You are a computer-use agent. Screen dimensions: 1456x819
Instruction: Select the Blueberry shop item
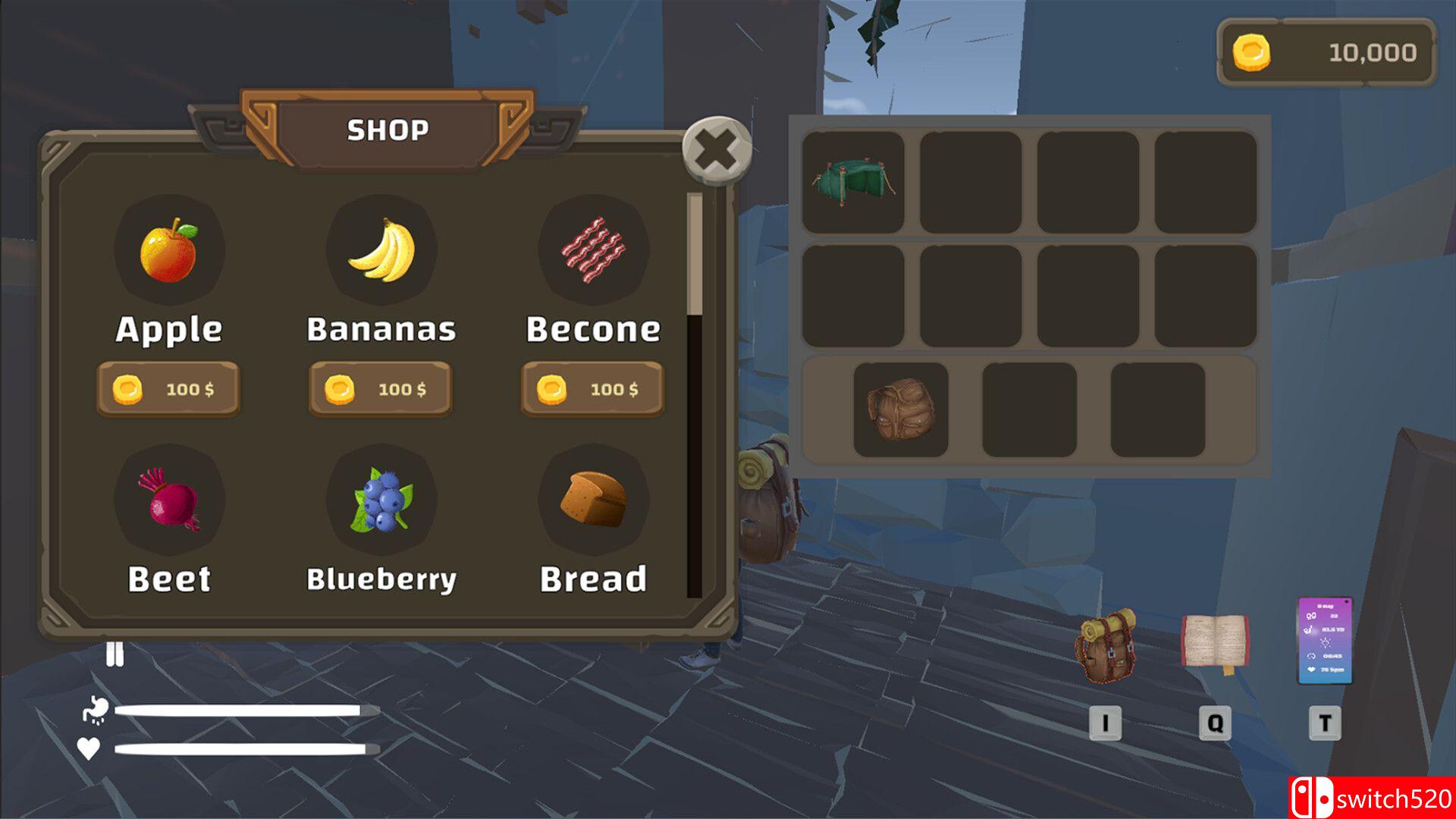tap(381, 500)
